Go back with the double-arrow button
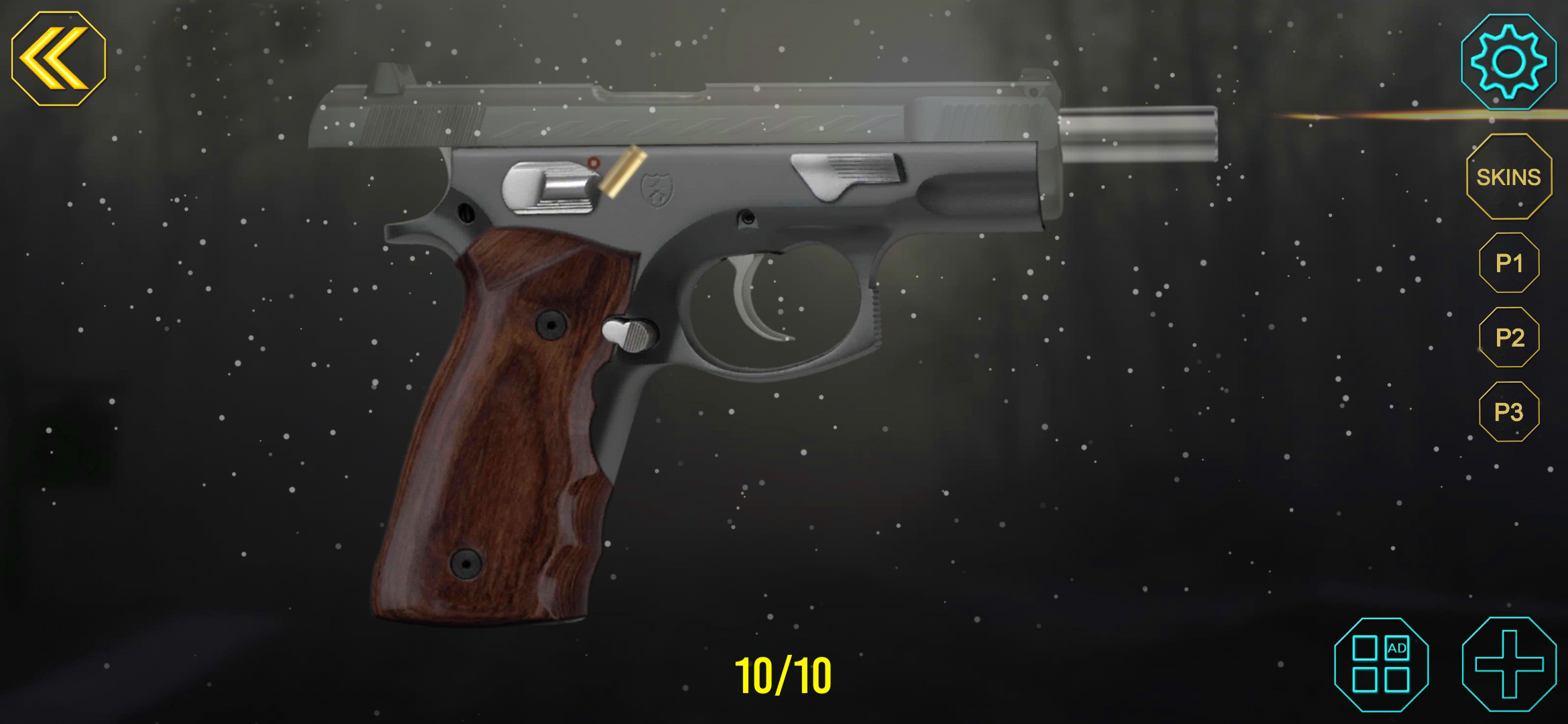Screen dimensions: 1568x724 pyautogui.click(x=58, y=59)
